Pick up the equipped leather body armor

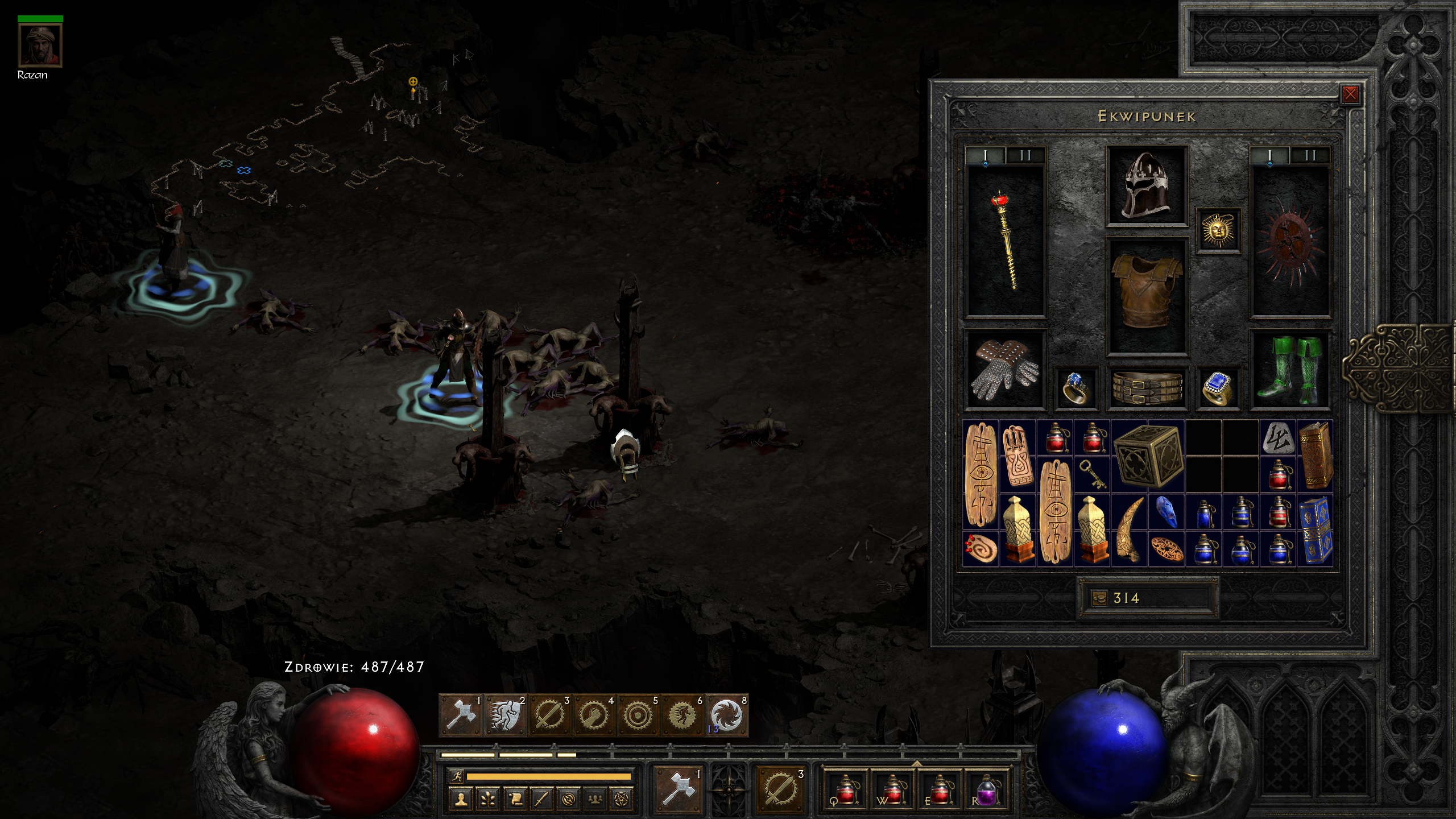tap(1147, 296)
